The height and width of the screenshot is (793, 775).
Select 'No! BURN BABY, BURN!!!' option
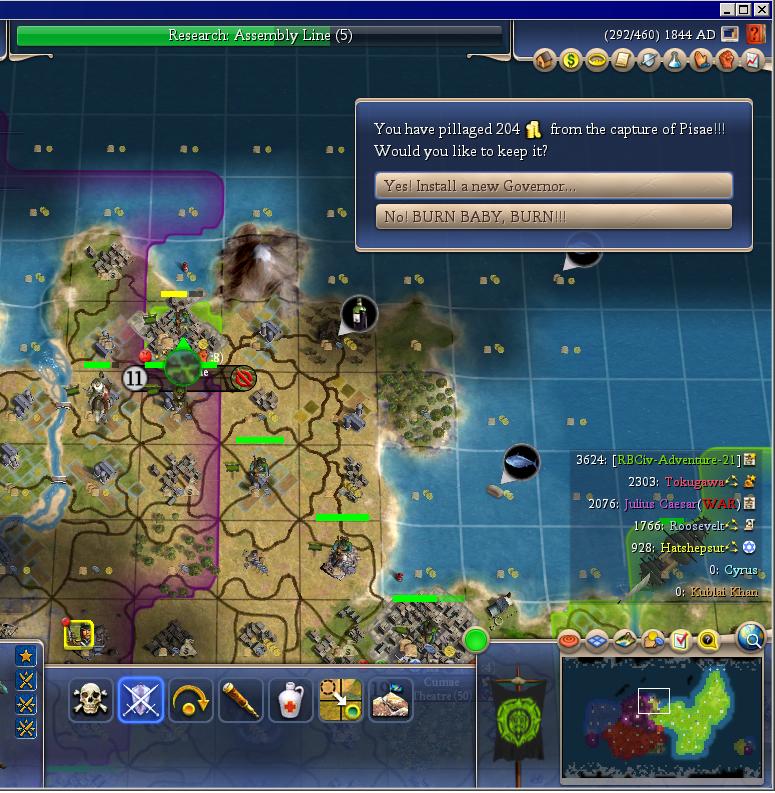click(553, 217)
